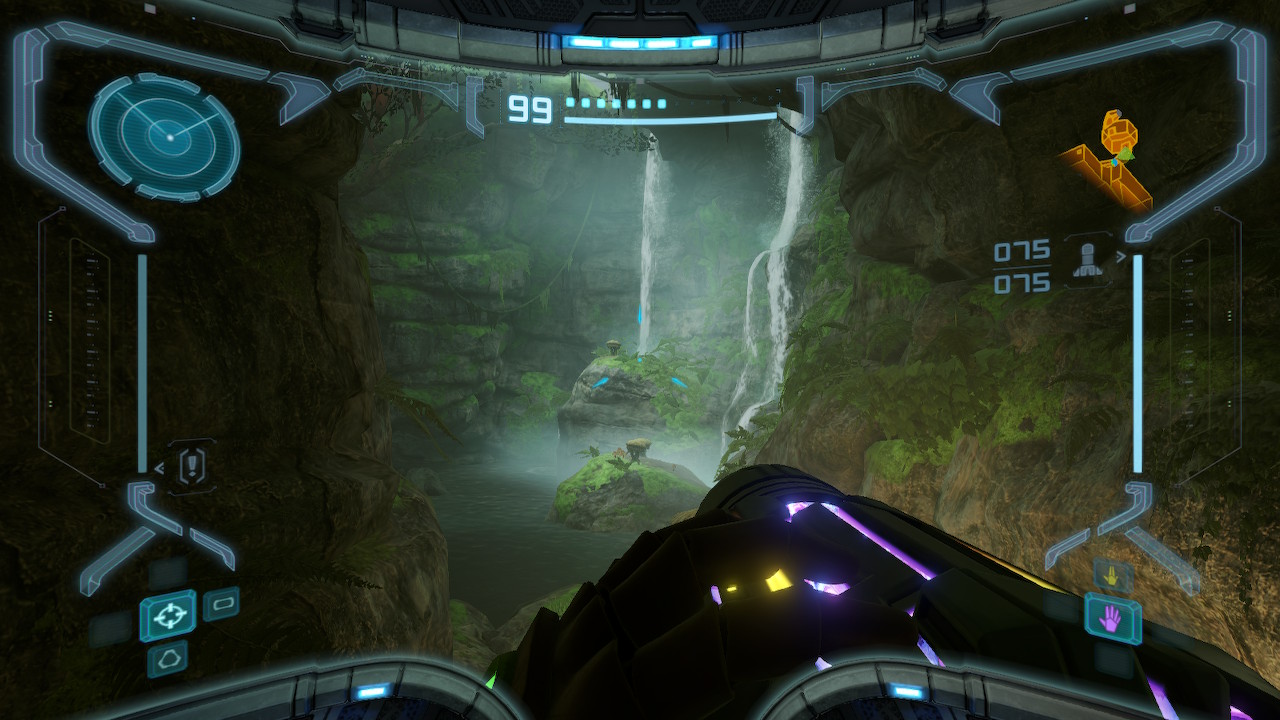This screenshot has height=720, width=1280.
Task: Choose the pentagon-shaped visor icon
Action: 167,660
